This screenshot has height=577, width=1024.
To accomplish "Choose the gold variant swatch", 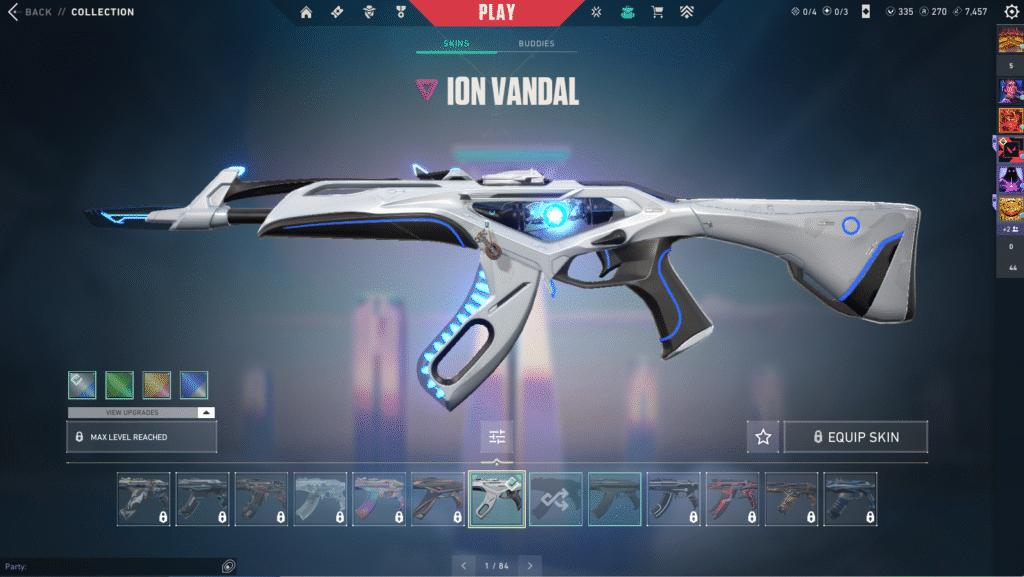I will 157,385.
